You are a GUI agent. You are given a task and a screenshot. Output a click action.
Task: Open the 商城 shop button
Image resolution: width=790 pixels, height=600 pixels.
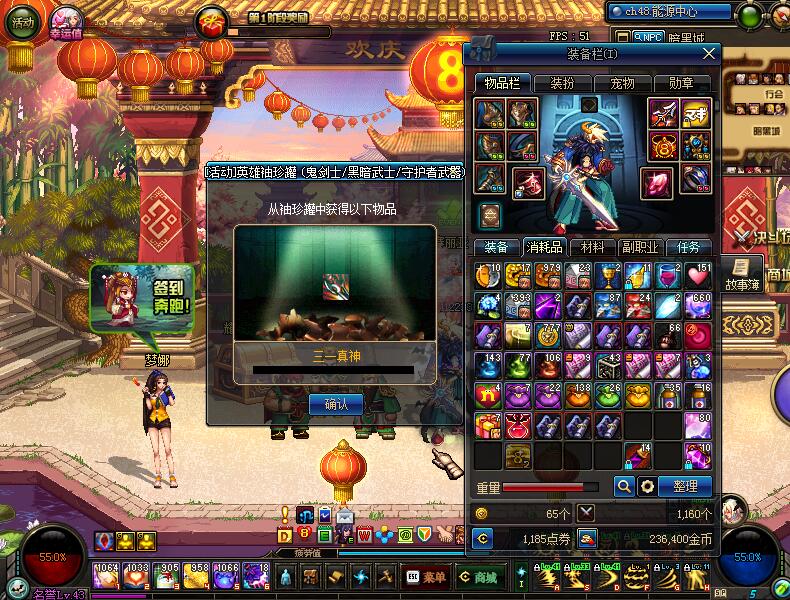coord(480,577)
